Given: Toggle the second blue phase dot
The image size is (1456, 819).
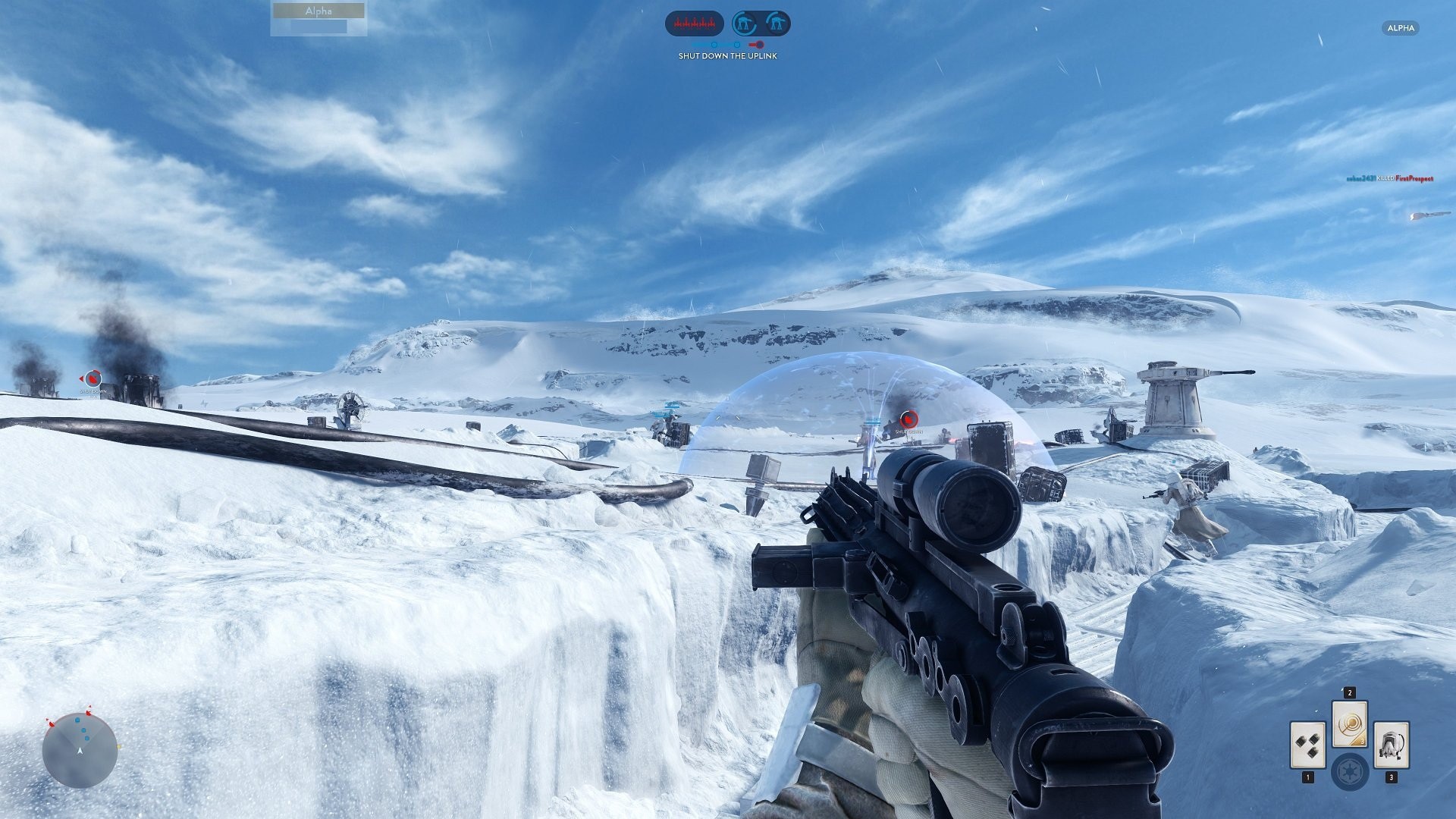Looking at the screenshot, I should point(736,45).
